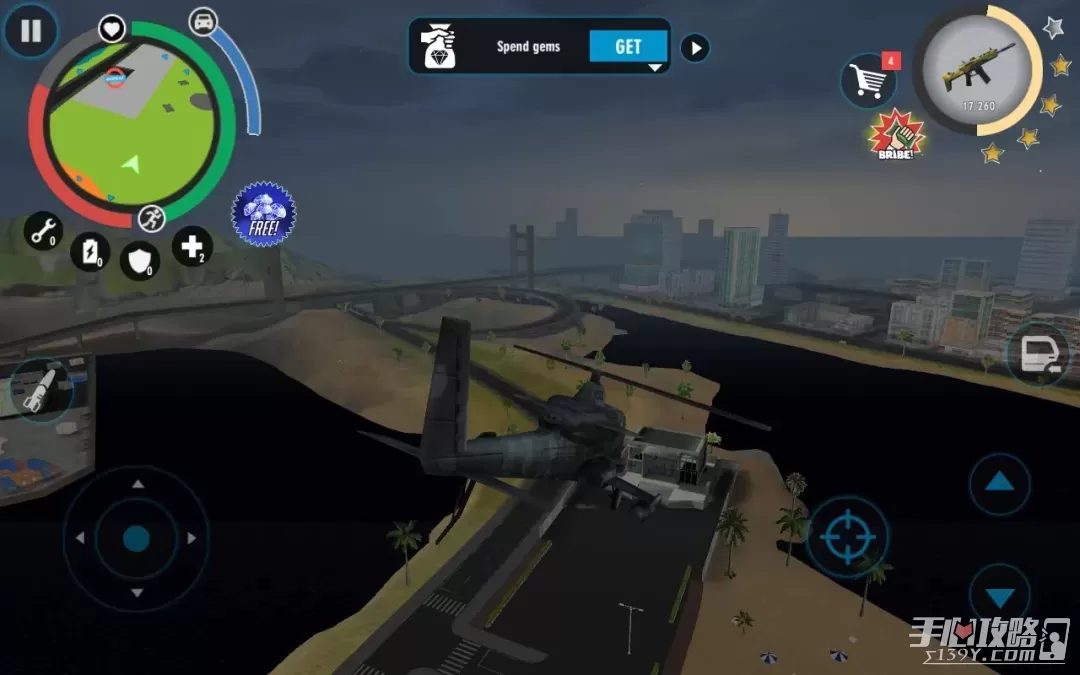Tap the GET button for gems

pyautogui.click(x=628, y=46)
